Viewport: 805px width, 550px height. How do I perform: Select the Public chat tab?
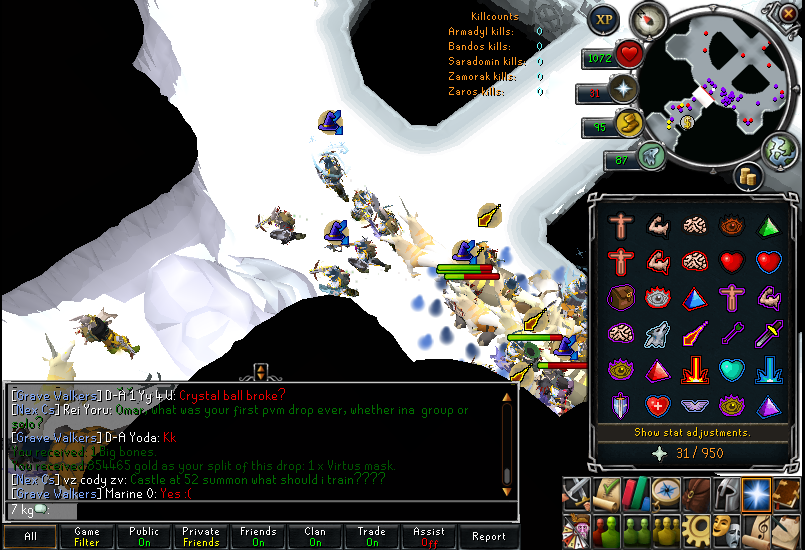point(144,537)
